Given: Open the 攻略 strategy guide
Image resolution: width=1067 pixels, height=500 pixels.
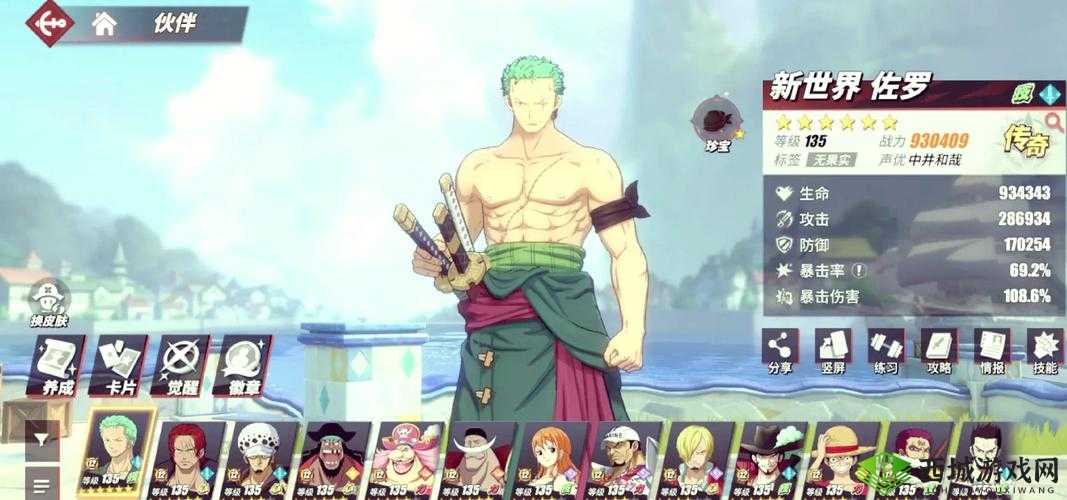Looking at the screenshot, I should tap(939, 350).
